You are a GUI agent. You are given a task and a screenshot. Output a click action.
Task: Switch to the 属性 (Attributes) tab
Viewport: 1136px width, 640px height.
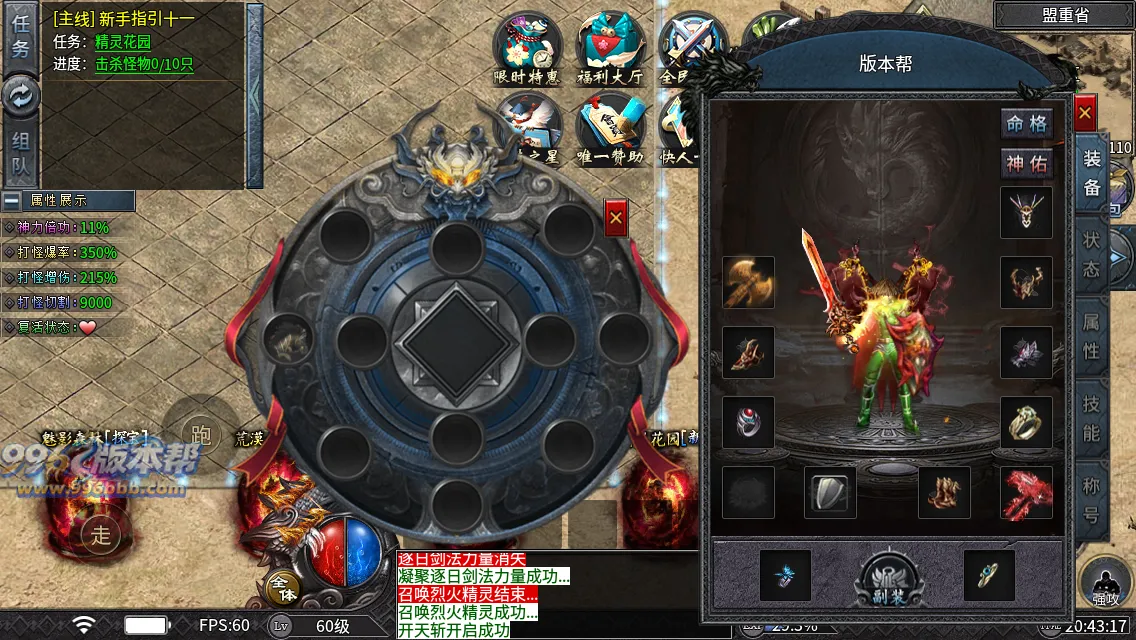coord(1091,336)
